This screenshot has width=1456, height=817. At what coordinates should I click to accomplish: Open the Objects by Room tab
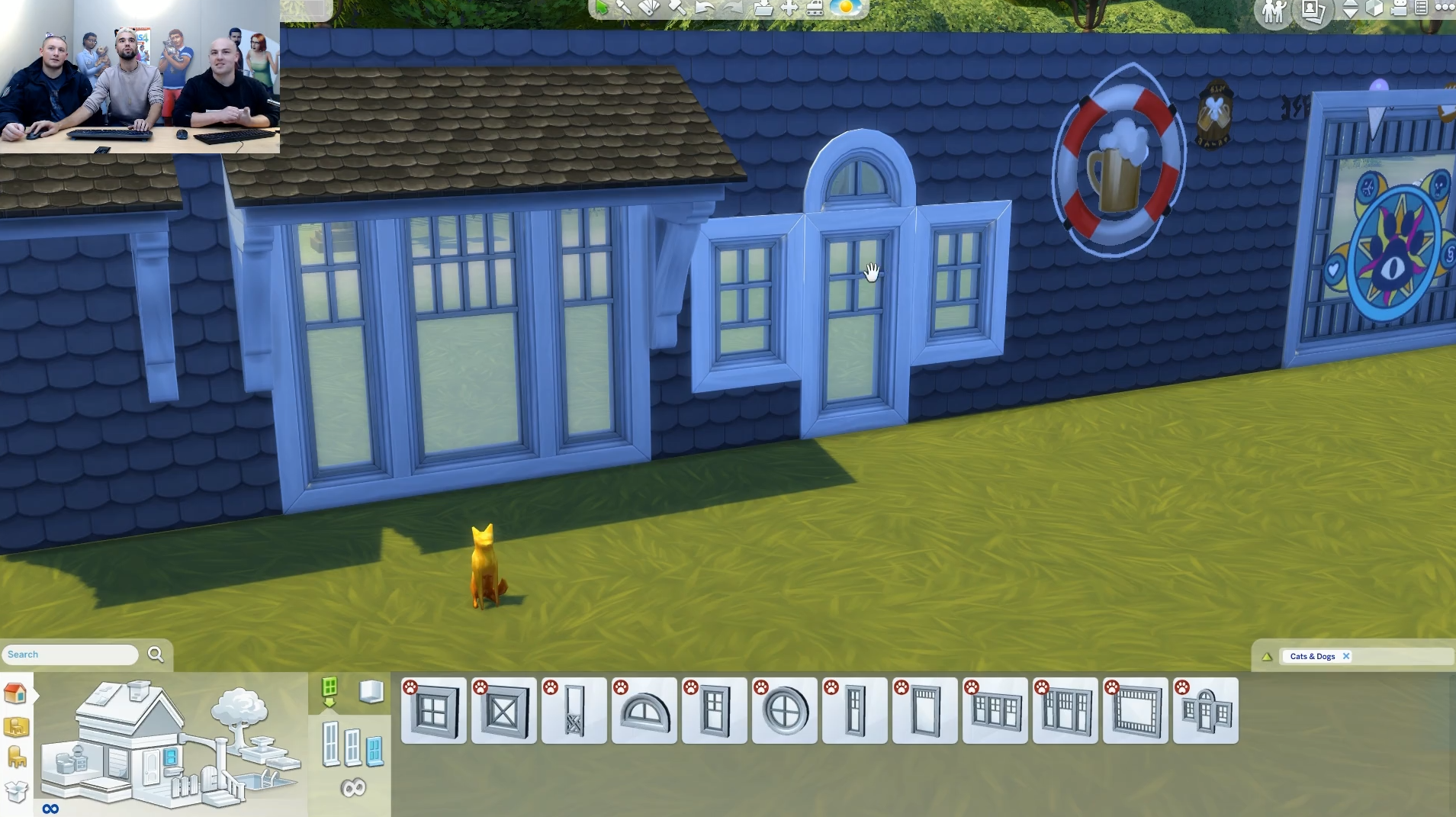click(x=16, y=726)
